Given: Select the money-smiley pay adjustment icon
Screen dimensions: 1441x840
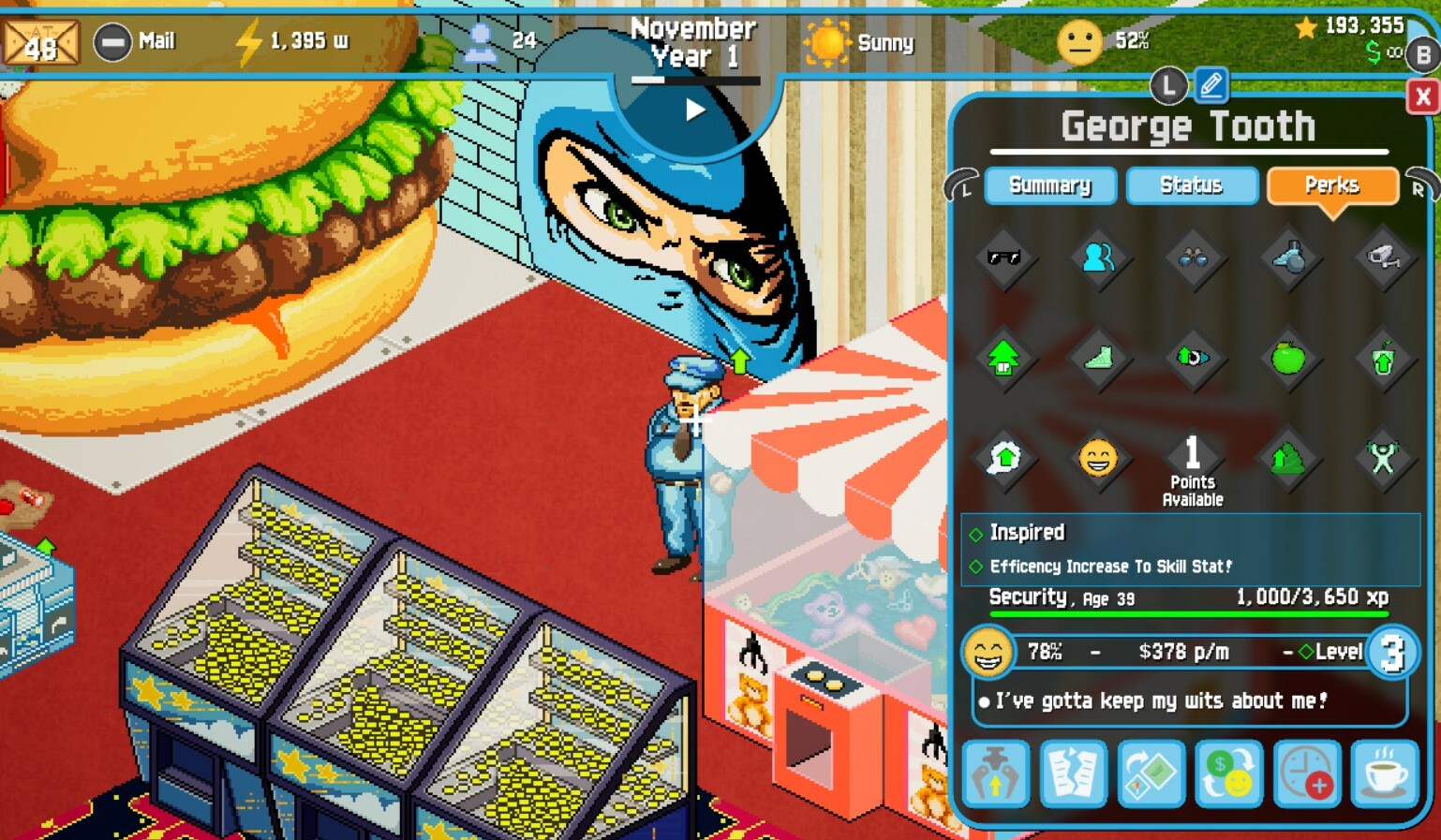Looking at the screenshot, I should tap(1228, 774).
